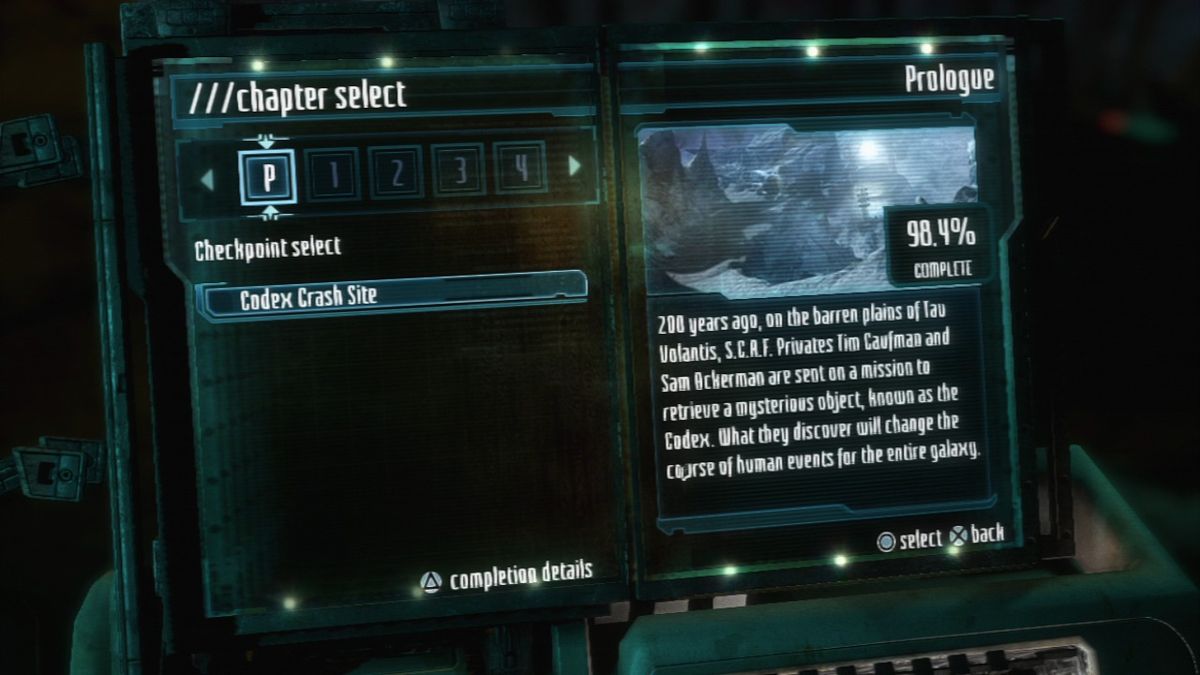Viewport: 1200px width, 675px height.
Task: Click the left chapter arrow
Action: point(208,180)
